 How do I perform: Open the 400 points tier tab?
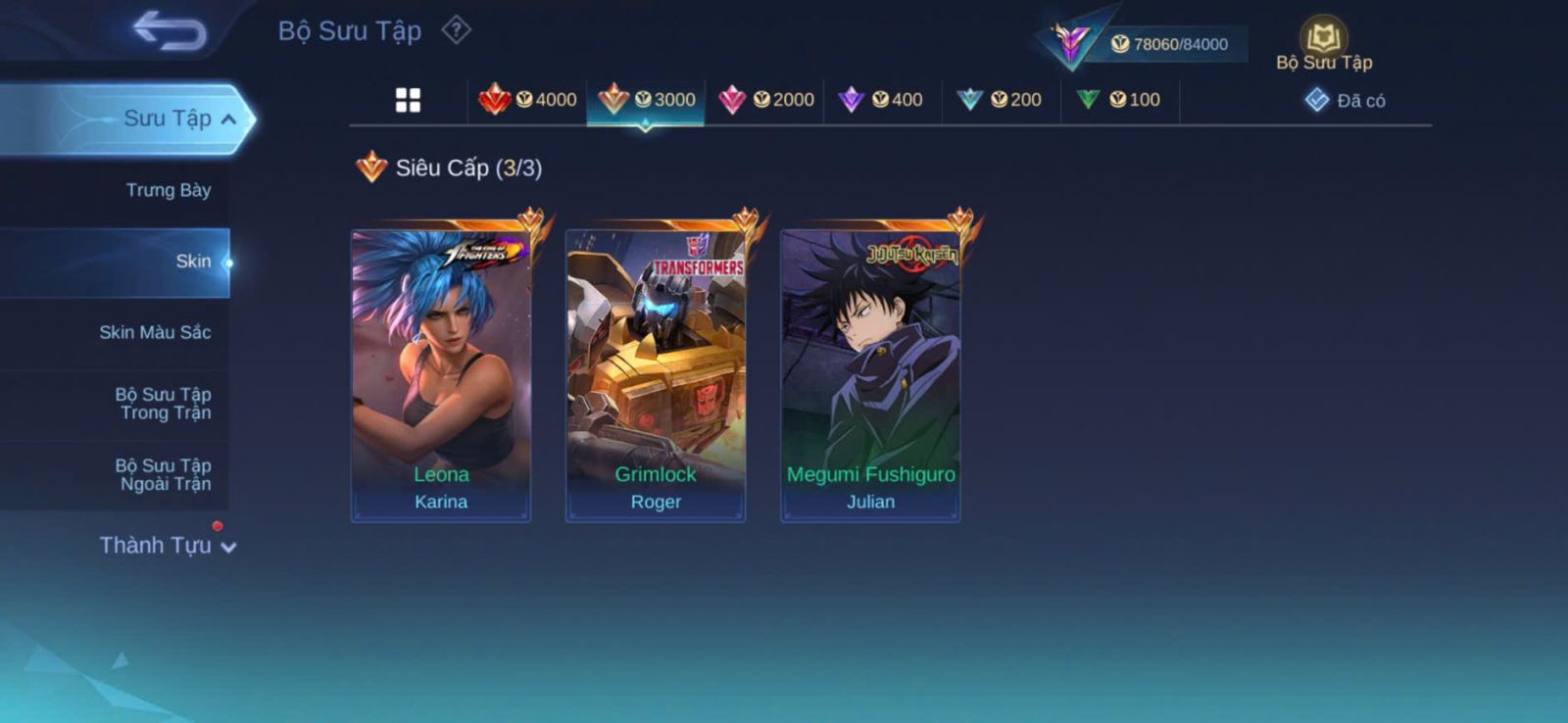pos(882,100)
